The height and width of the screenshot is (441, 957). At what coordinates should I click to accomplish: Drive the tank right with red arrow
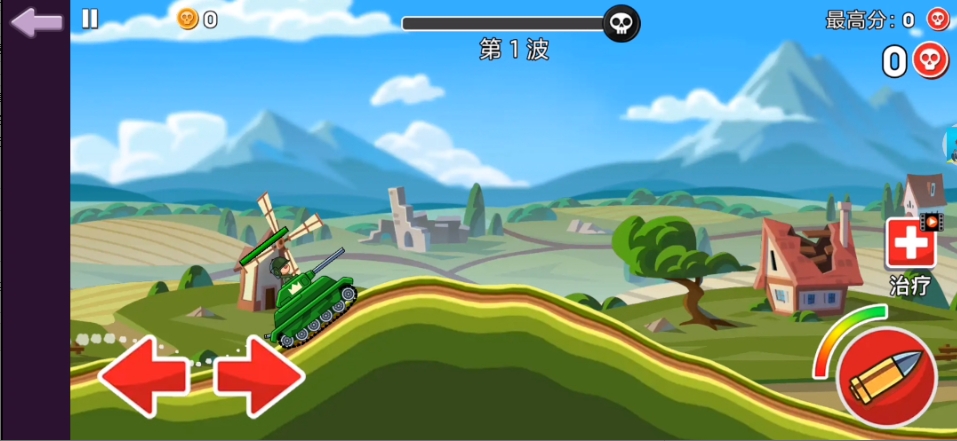click(259, 375)
